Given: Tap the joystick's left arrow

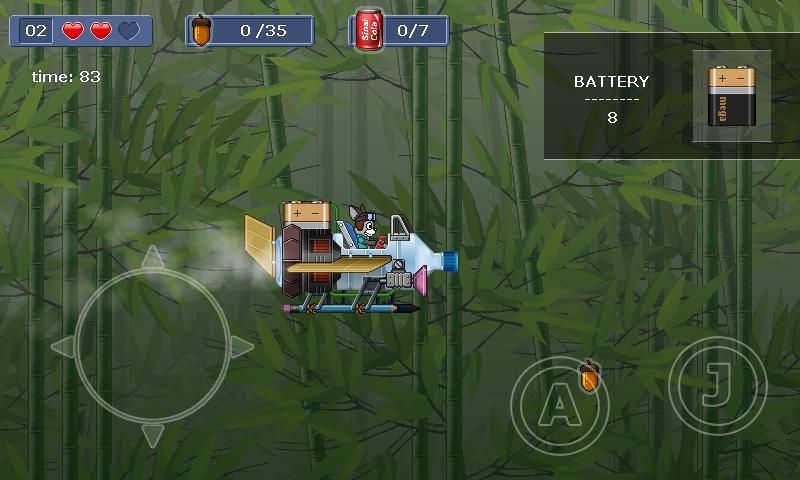Looking at the screenshot, I should pos(62,346).
